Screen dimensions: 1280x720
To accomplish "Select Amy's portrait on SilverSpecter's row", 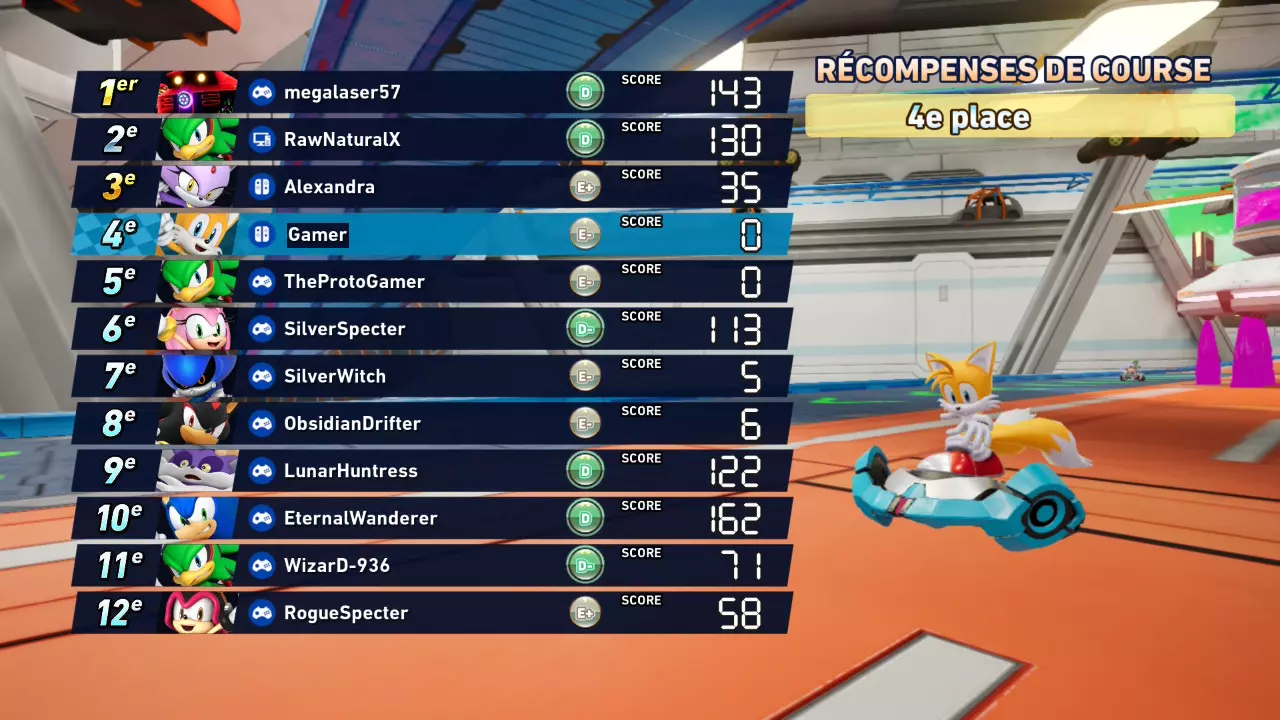I will 196,328.
